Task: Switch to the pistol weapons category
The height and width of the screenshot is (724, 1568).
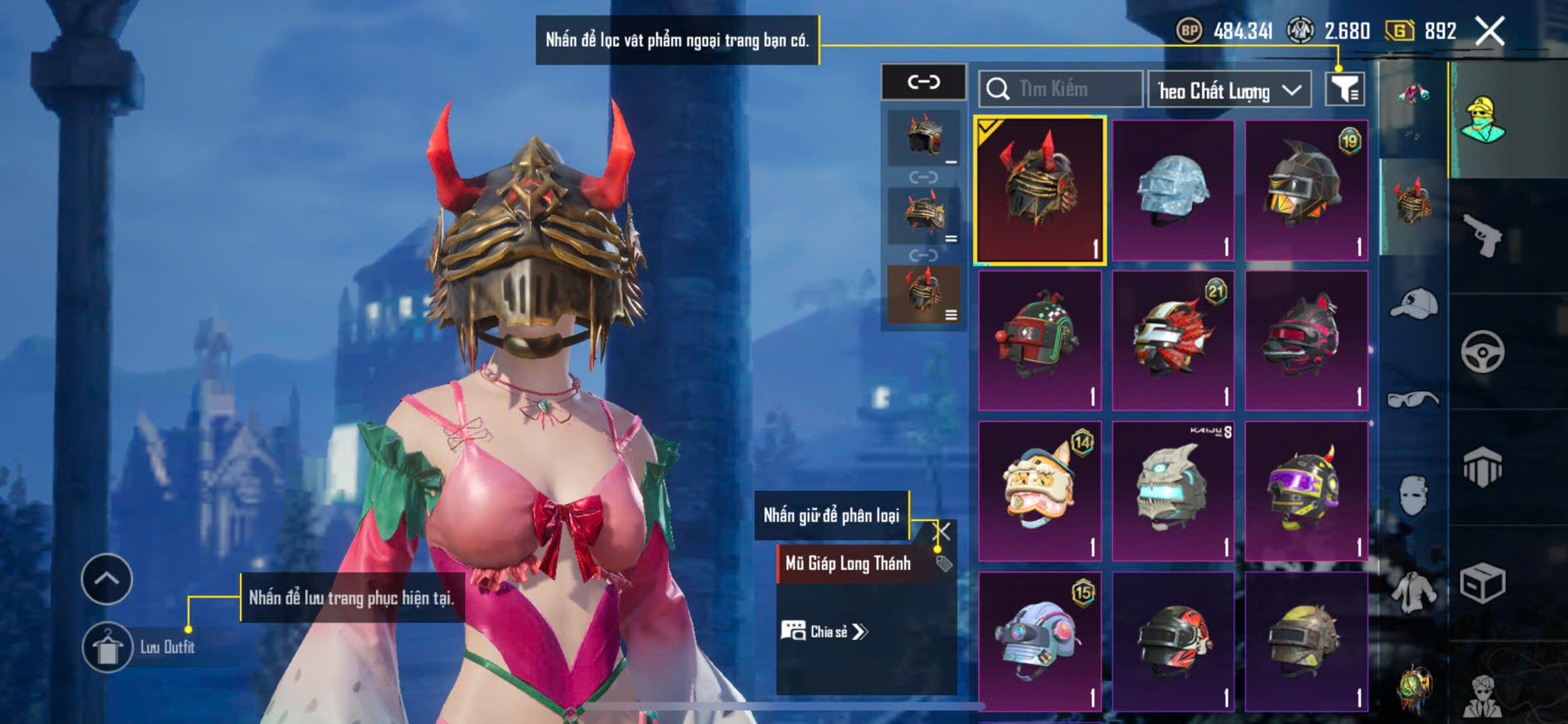Action: pos(1483,236)
